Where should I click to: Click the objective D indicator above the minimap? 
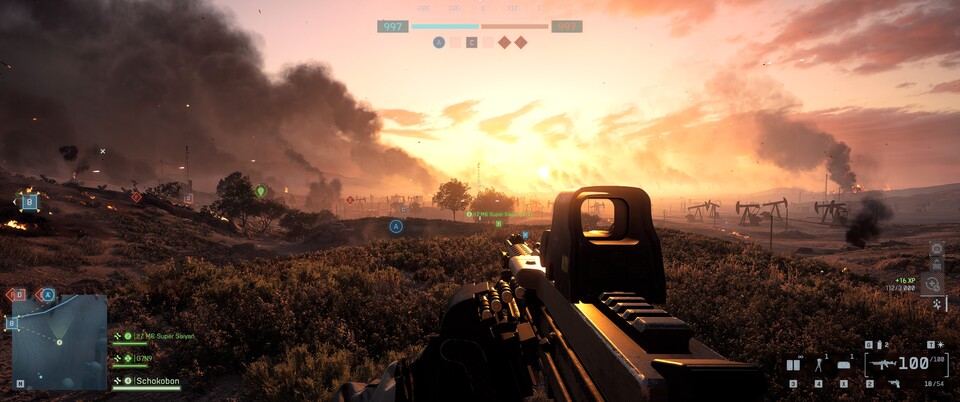point(17,294)
